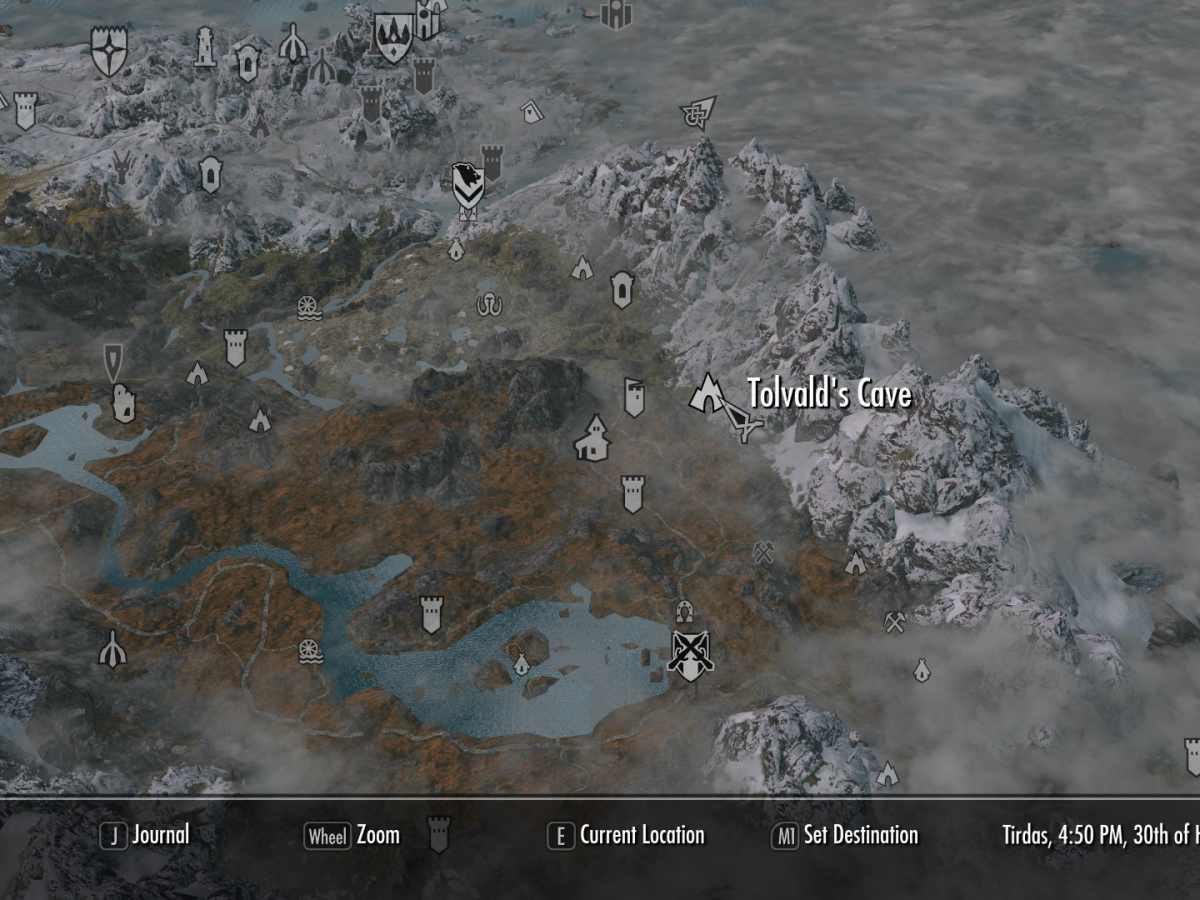Image resolution: width=1200 pixels, height=900 pixels.
Task: Select the horseshoe stable marker
Action: coord(684,611)
